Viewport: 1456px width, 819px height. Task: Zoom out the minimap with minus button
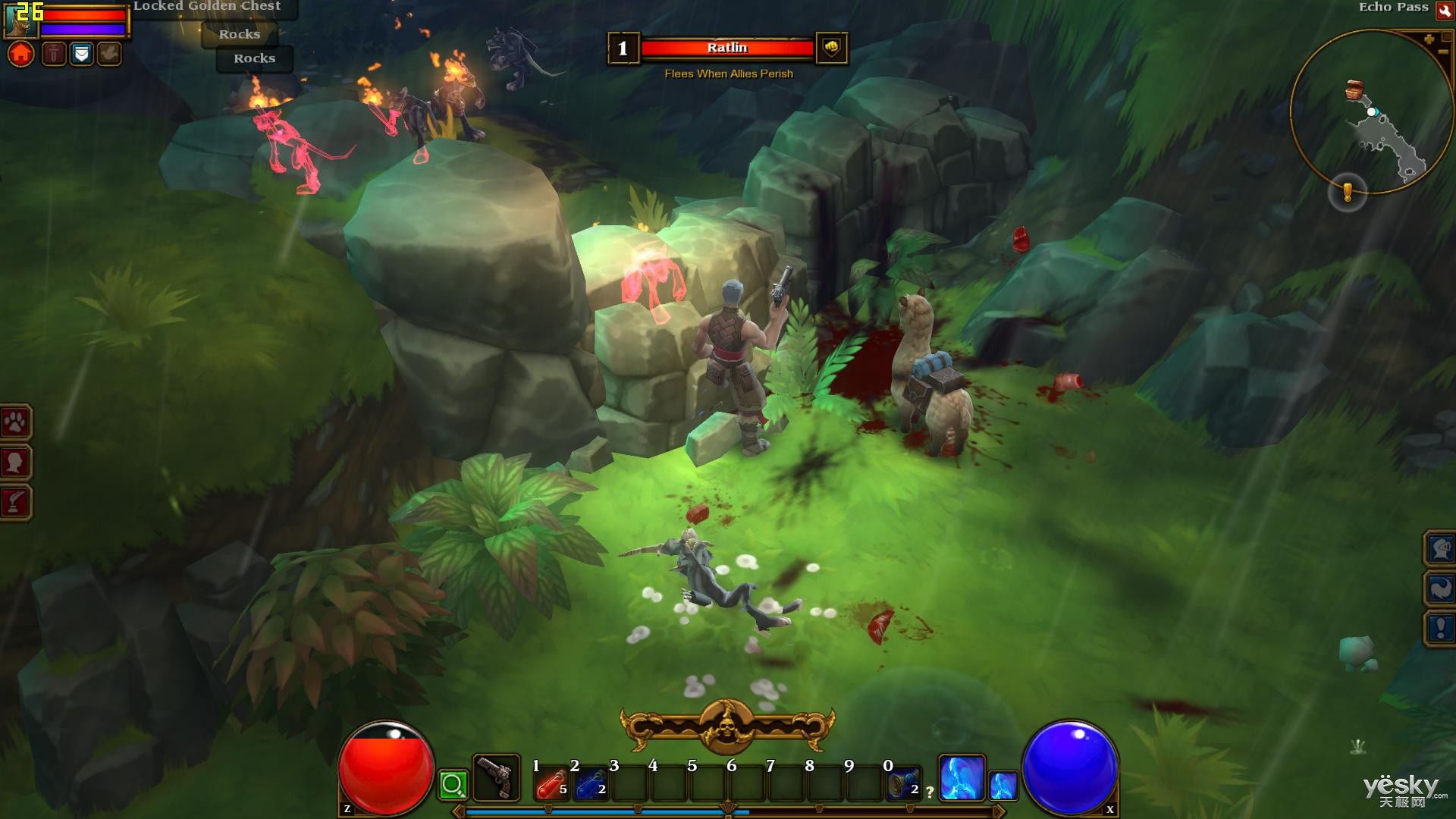(1442, 52)
